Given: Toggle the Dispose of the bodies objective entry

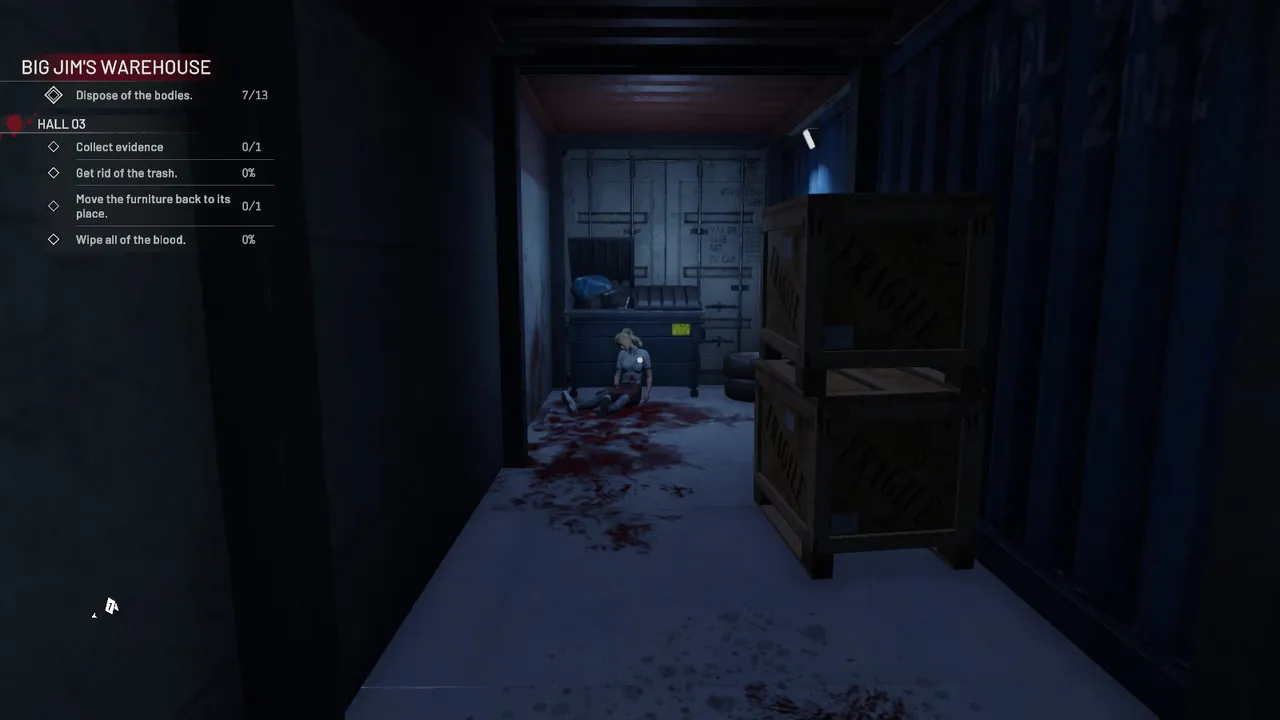Looking at the screenshot, I should (134, 95).
